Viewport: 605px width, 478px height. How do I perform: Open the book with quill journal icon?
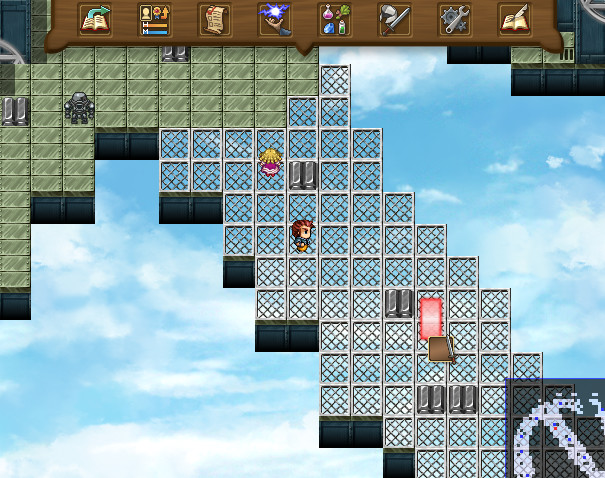tap(515, 20)
